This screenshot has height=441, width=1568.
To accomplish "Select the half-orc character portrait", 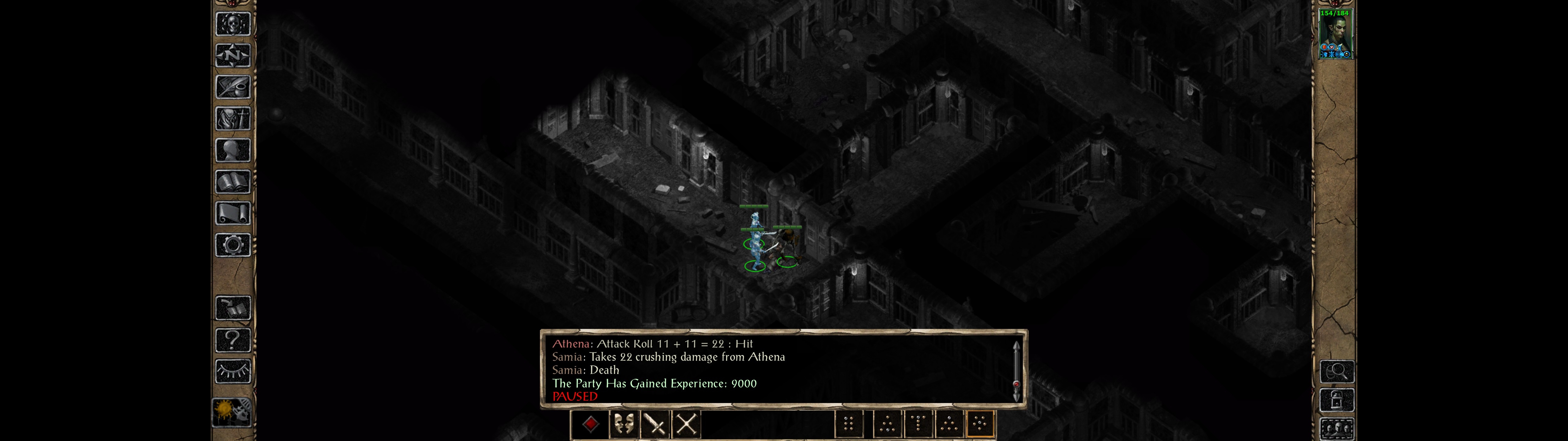I will pyautogui.click(x=1335, y=34).
